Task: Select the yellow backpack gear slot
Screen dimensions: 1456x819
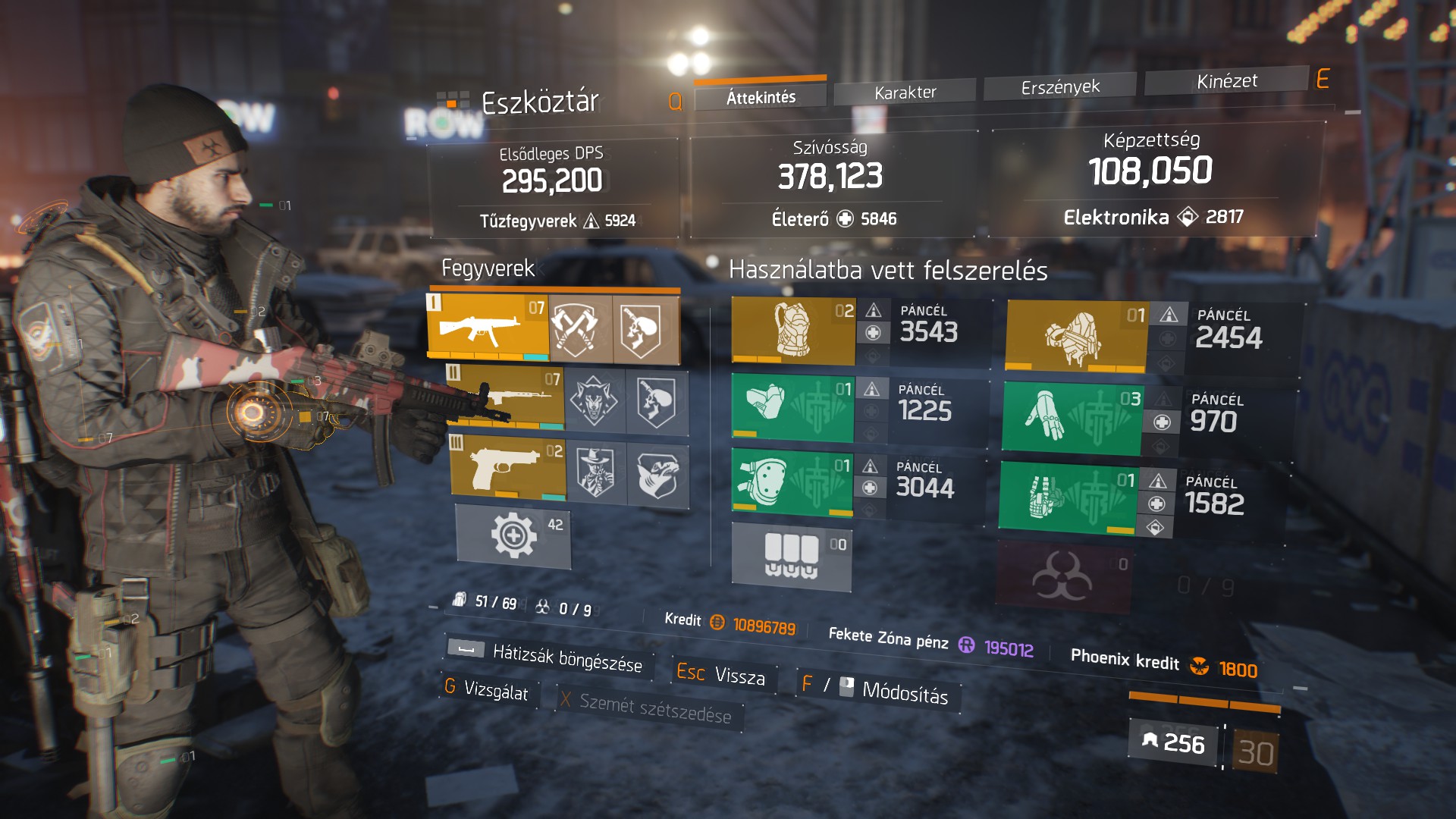Action: click(1075, 336)
